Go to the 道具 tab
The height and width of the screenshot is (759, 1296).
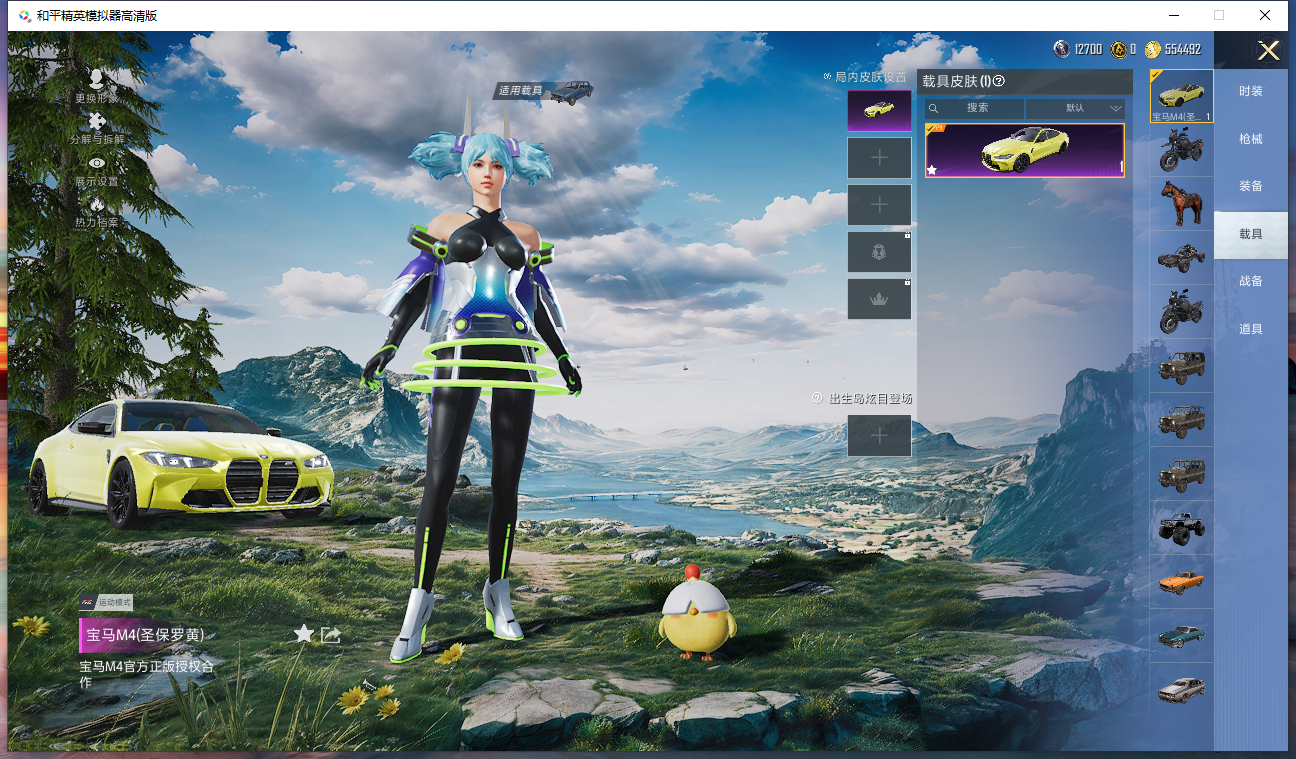coord(1250,329)
